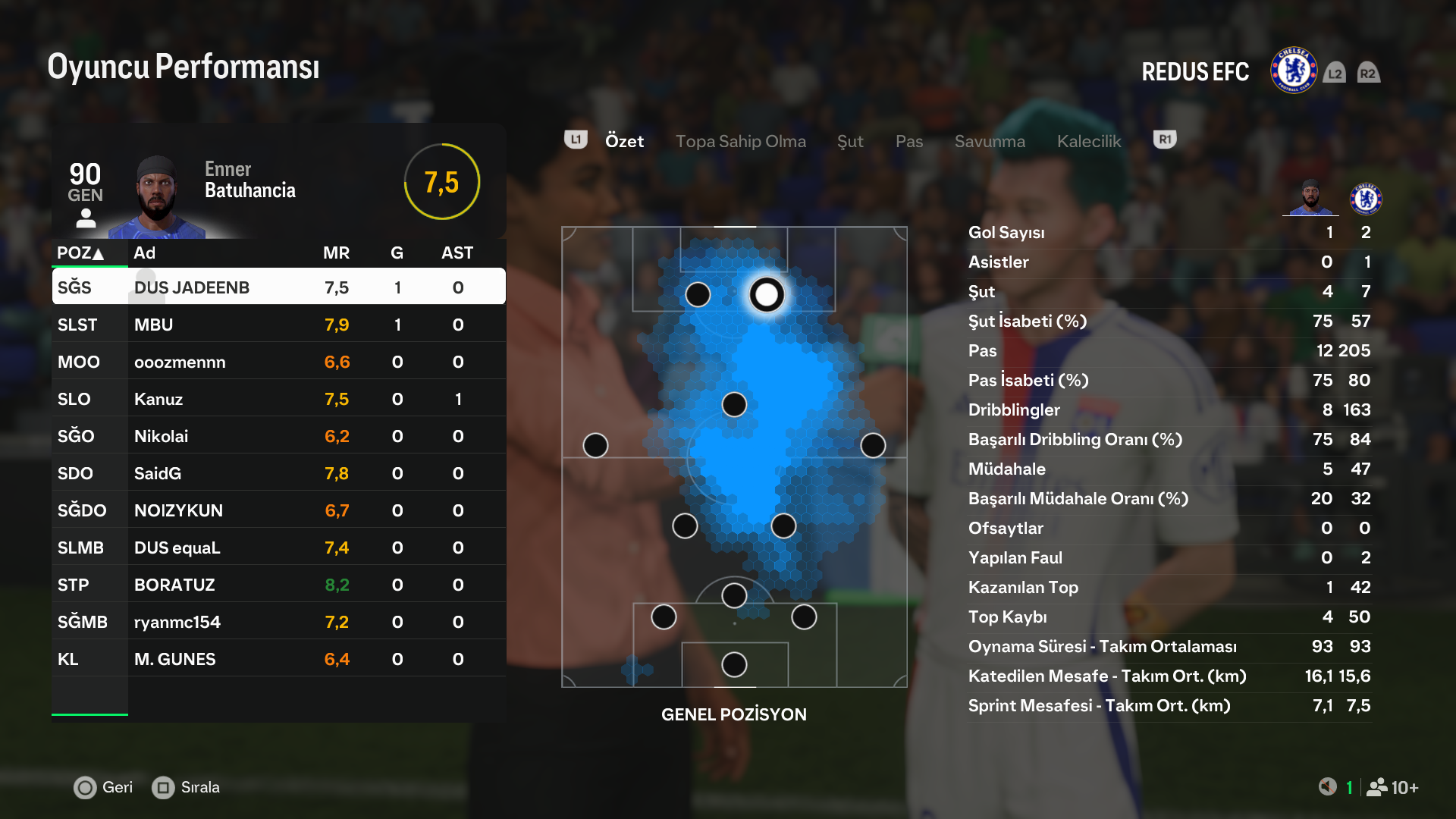Open the Topa Sahip Olma tab
This screenshot has width=1456, height=819.
(x=740, y=141)
